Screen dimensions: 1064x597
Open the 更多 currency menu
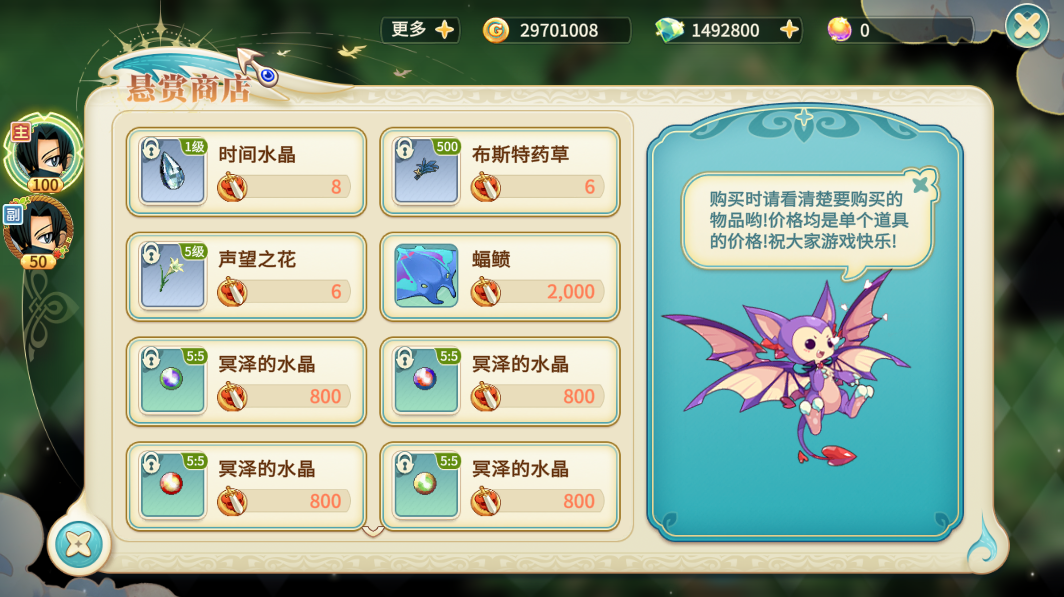420,30
